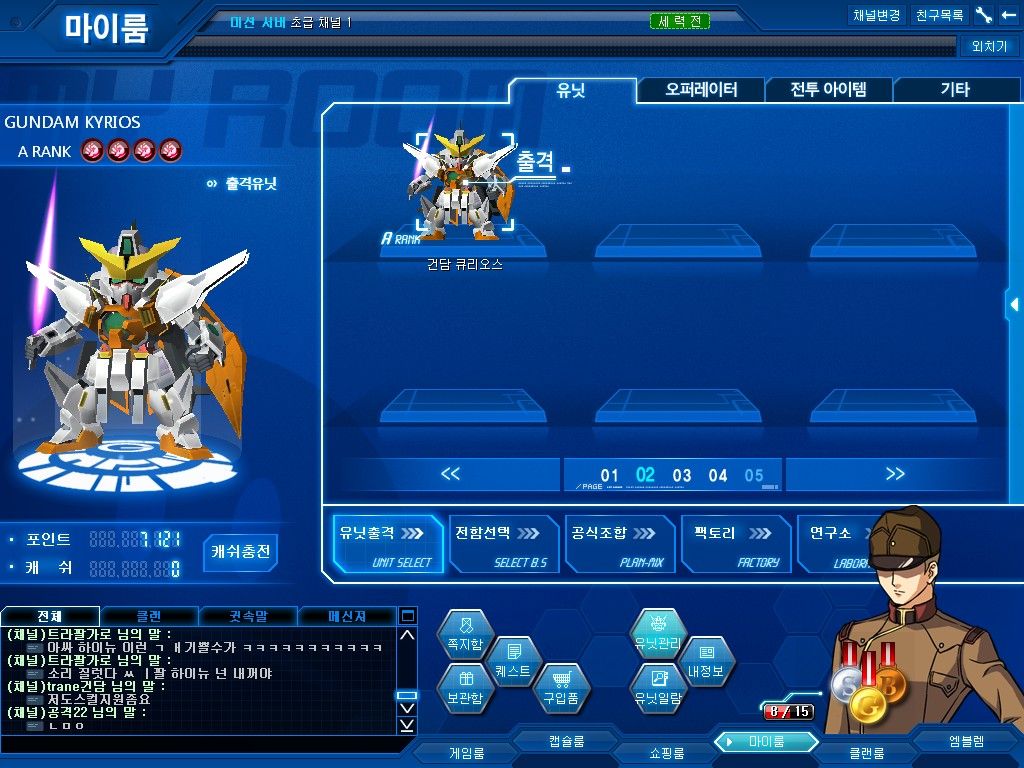
Task: Show the 유닛일람 unit list
Action: point(657,690)
